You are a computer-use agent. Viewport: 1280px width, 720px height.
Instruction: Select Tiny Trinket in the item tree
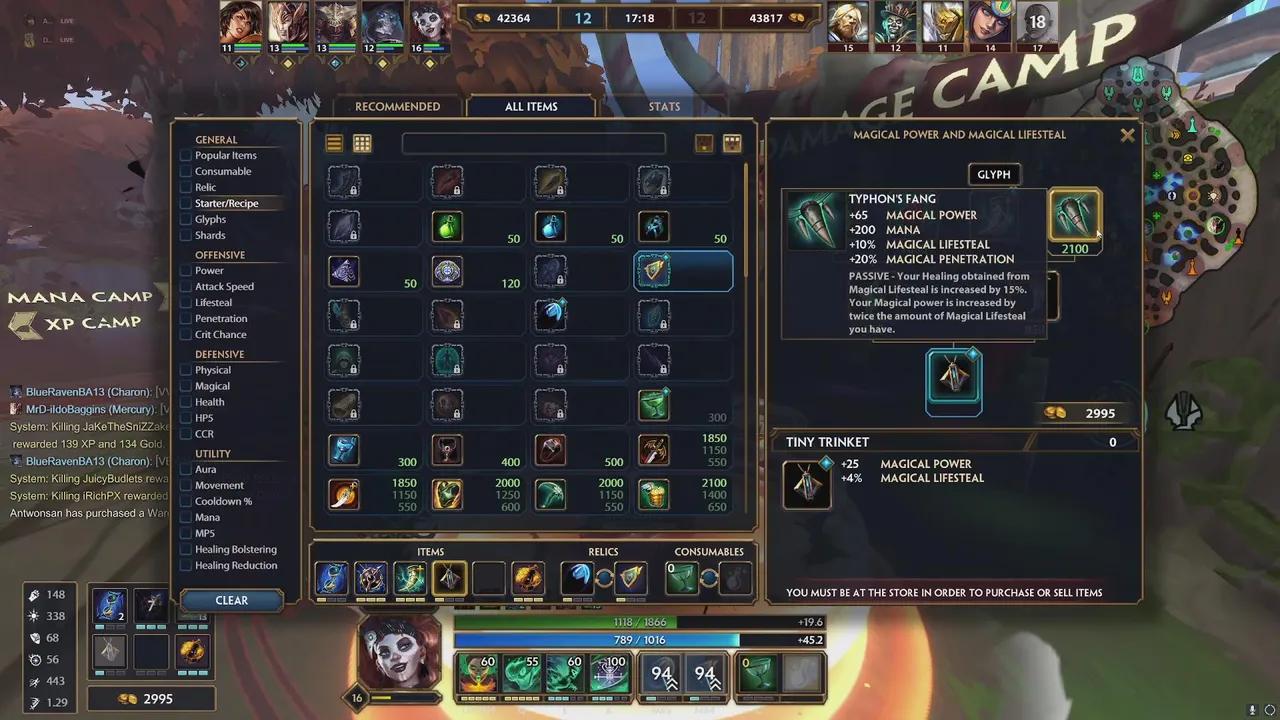click(x=953, y=379)
